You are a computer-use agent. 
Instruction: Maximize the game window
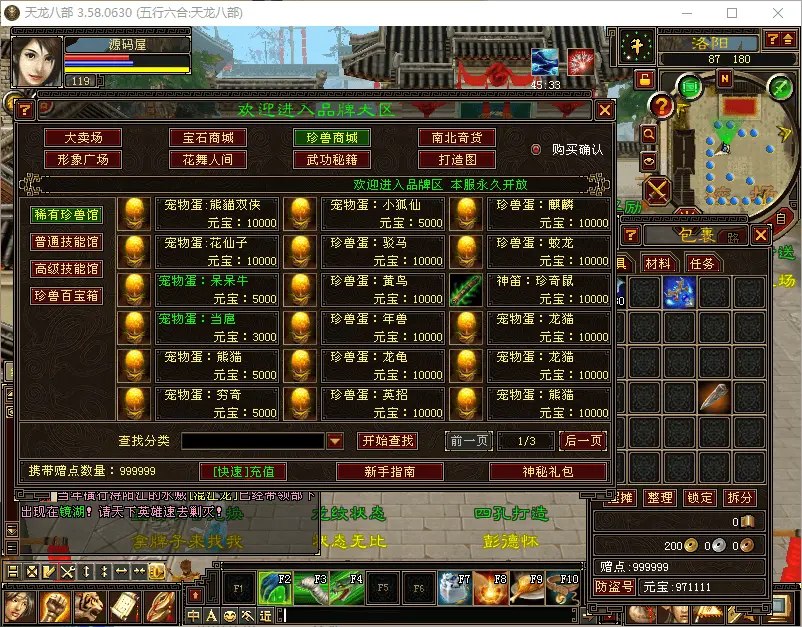732,13
